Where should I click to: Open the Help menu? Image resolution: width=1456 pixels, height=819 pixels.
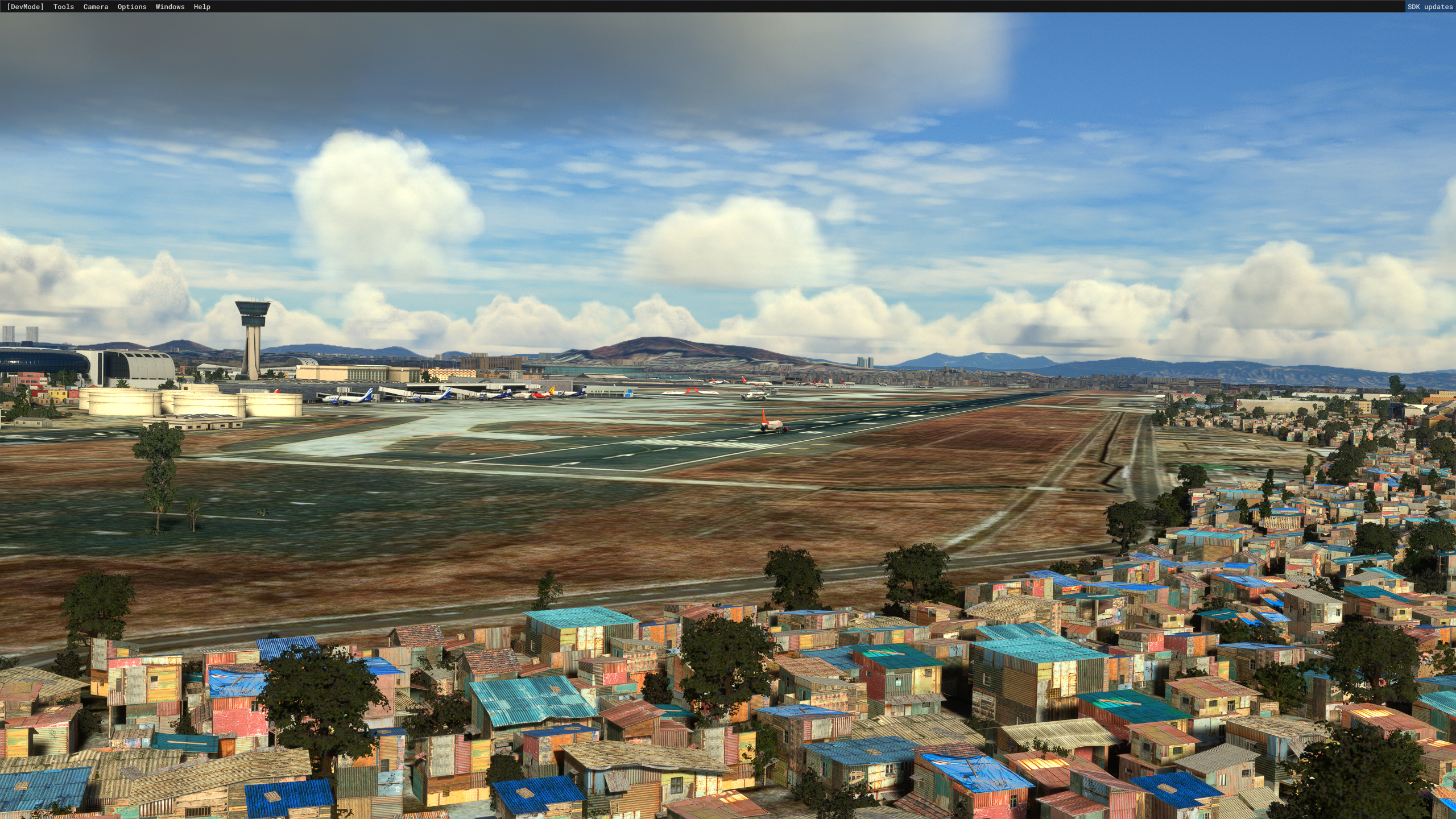tap(202, 7)
